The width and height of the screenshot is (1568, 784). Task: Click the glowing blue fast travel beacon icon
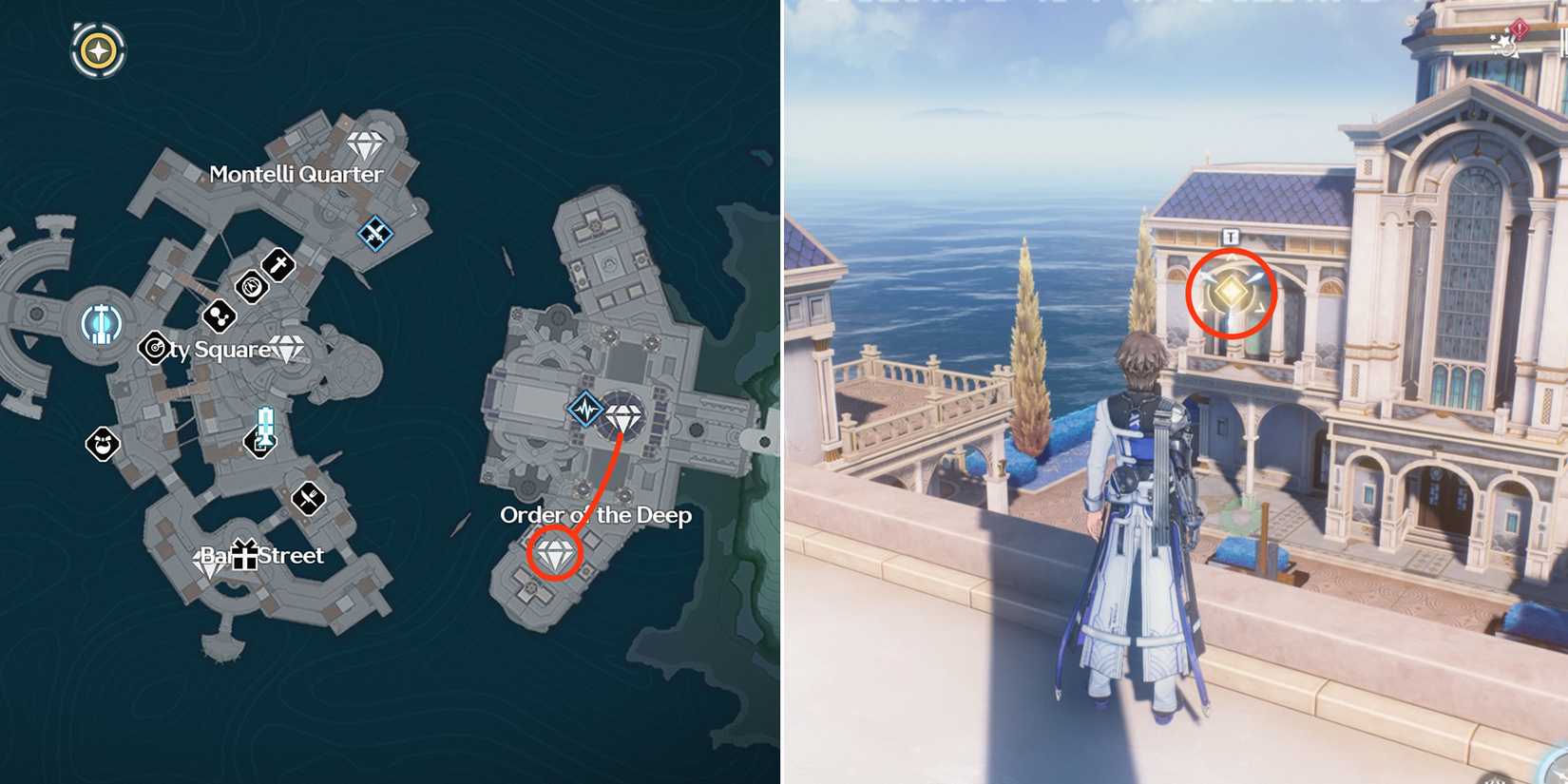100,323
